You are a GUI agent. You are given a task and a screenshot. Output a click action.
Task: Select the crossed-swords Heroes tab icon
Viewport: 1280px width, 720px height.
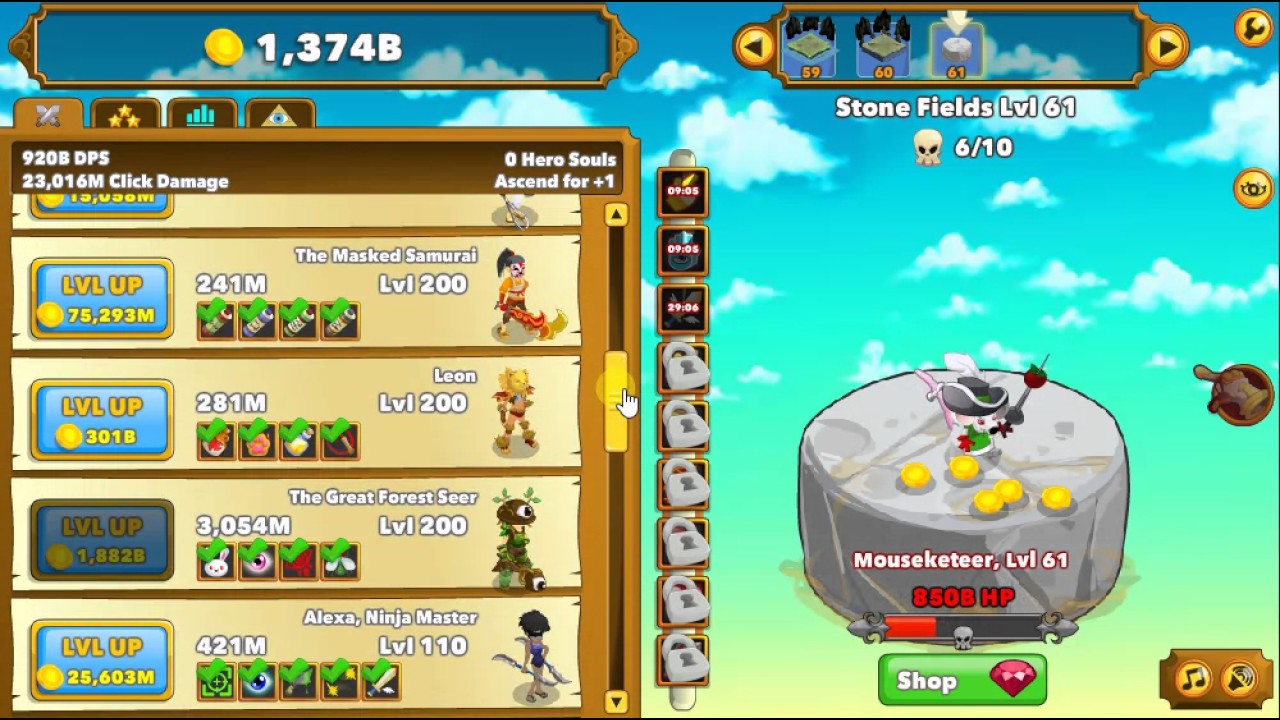click(x=48, y=116)
